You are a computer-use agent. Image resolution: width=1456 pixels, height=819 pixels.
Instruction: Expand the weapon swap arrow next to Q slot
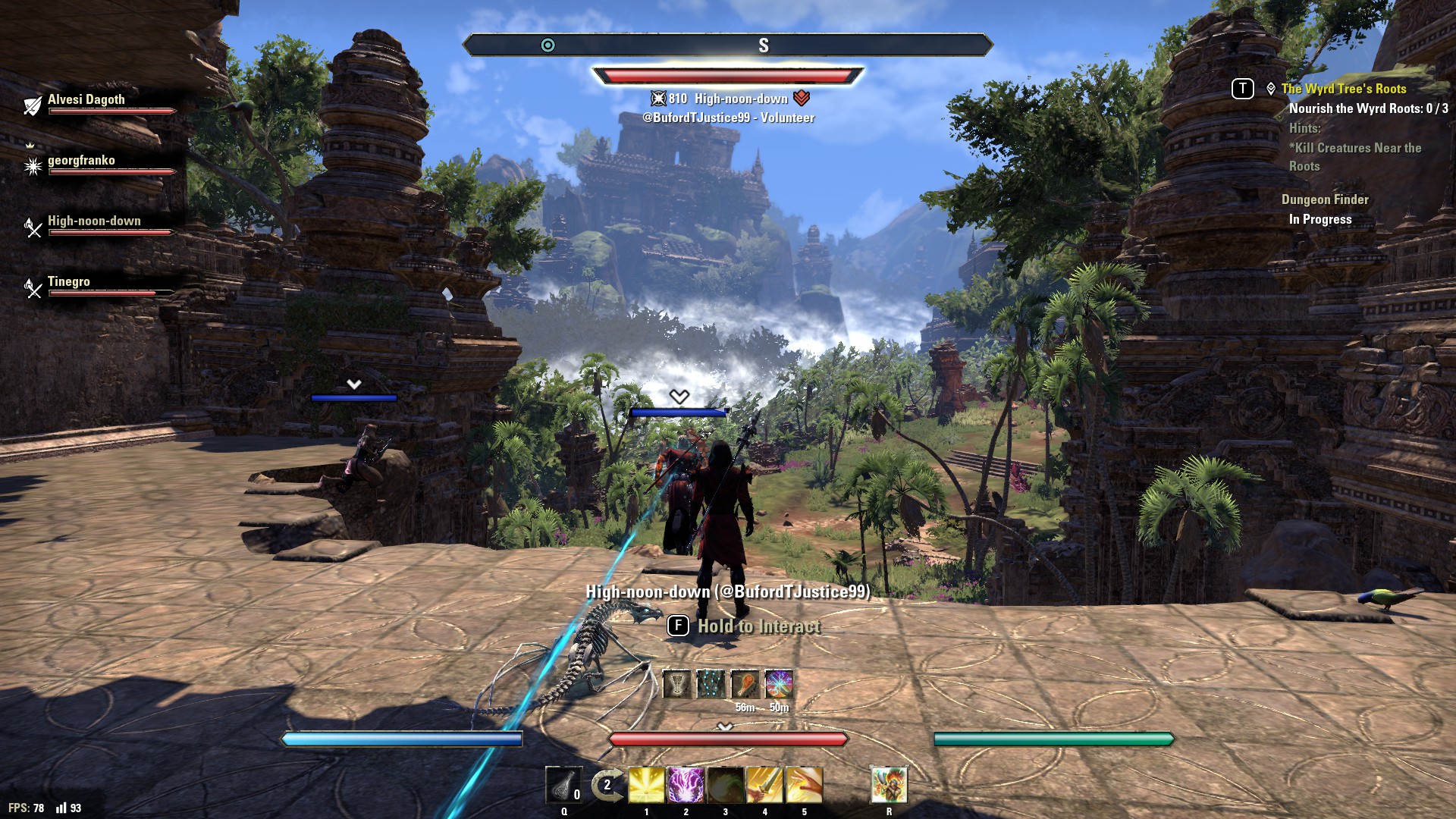pyautogui.click(x=607, y=785)
